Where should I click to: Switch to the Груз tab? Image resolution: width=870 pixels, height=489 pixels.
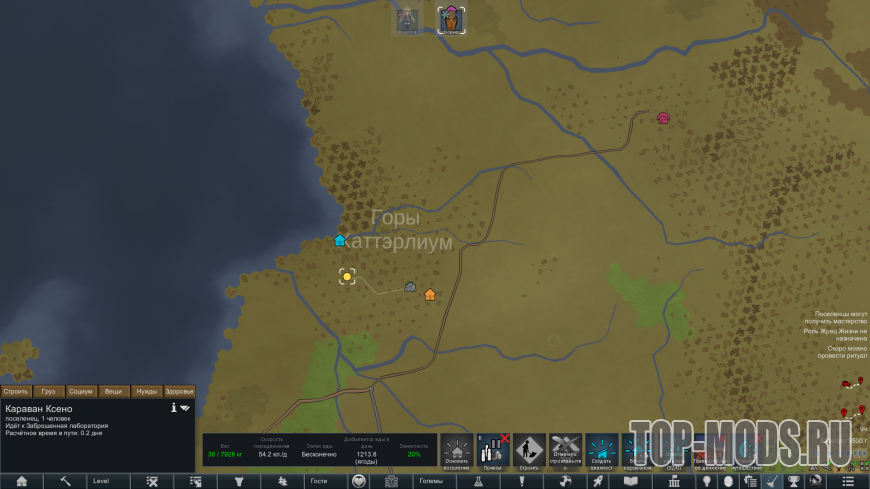tap(49, 391)
